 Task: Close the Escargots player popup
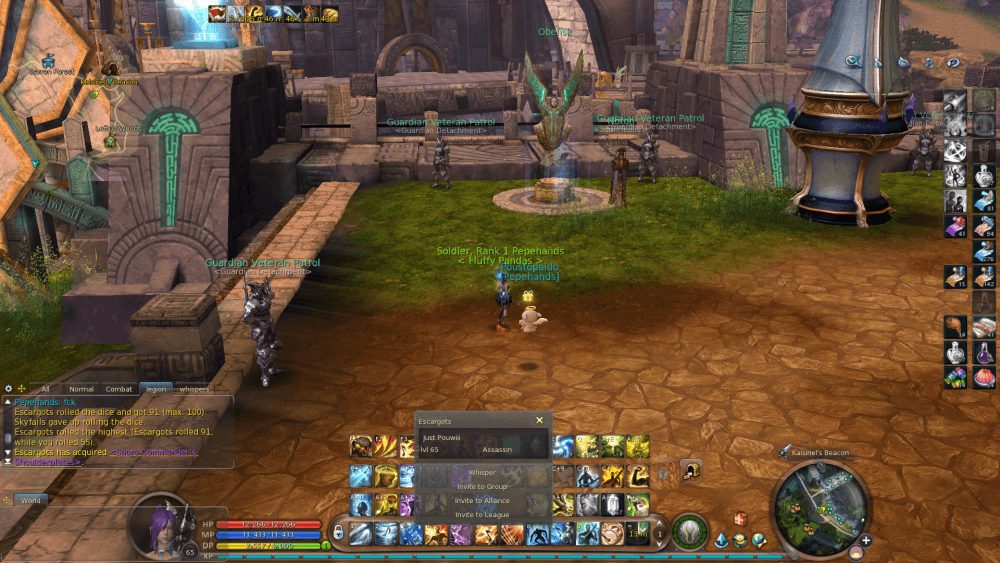click(x=539, y=421)
